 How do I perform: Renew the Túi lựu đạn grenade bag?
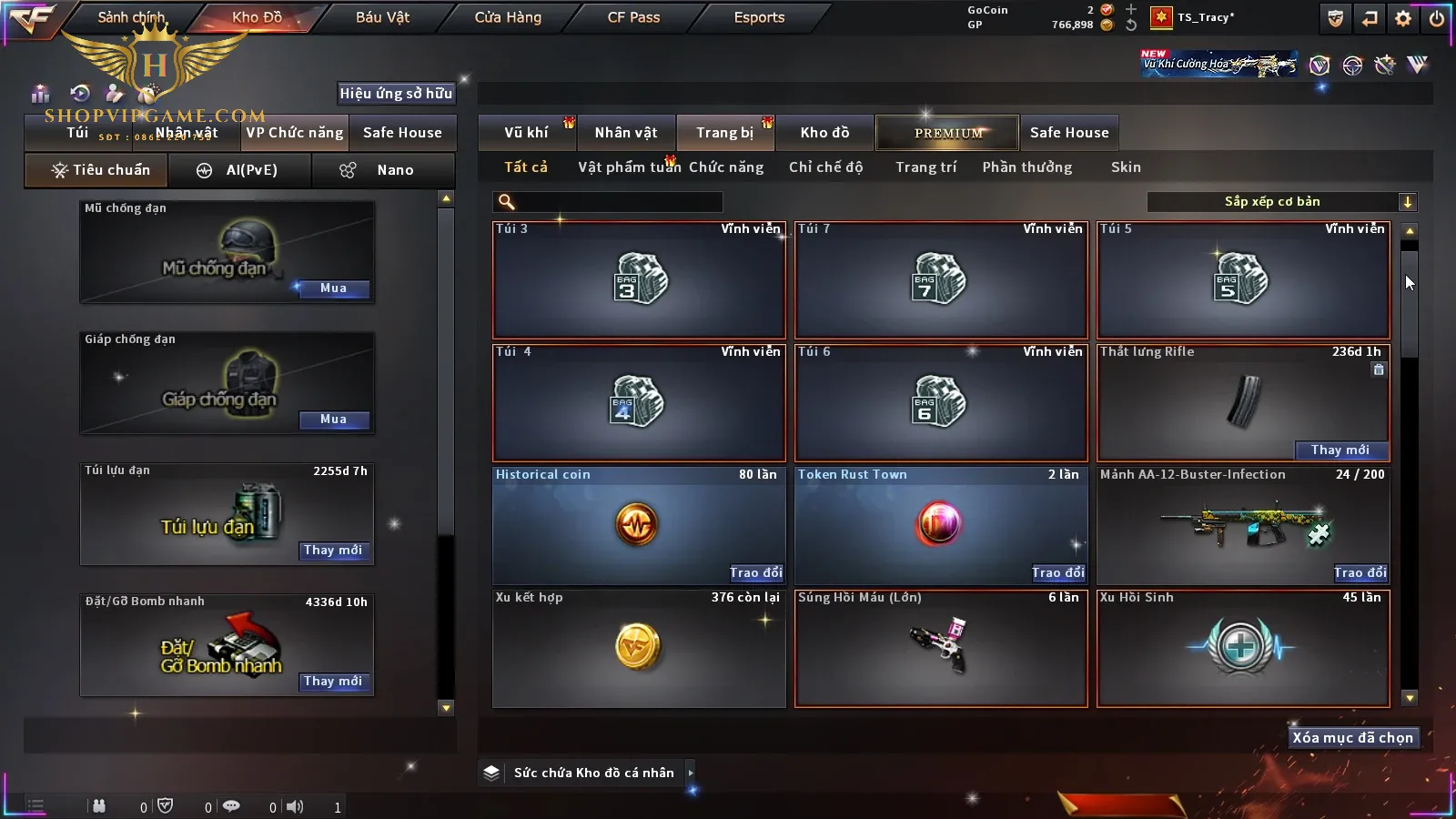(333, 551)
